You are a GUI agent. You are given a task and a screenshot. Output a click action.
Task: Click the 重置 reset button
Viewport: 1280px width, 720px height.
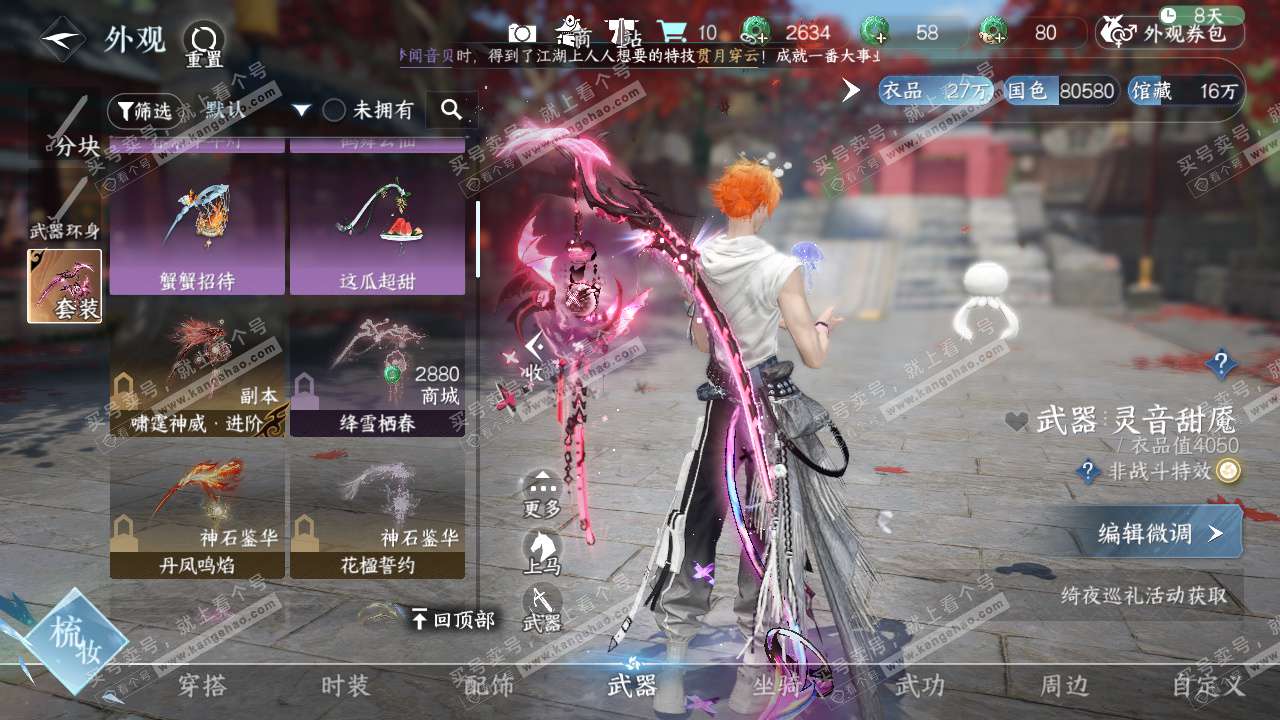point(203,45)
